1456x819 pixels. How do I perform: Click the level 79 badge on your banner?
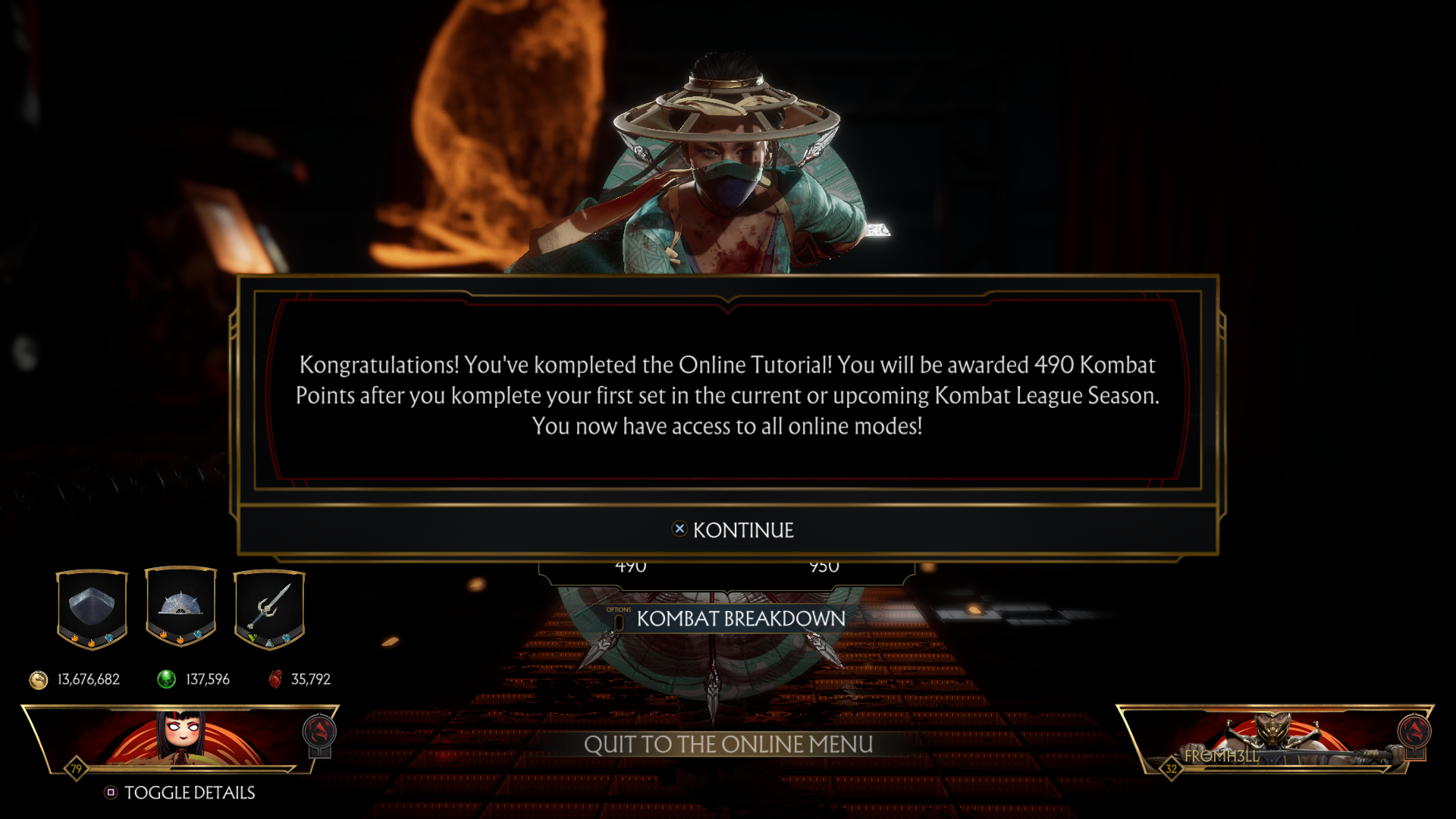tap(77, 767)
